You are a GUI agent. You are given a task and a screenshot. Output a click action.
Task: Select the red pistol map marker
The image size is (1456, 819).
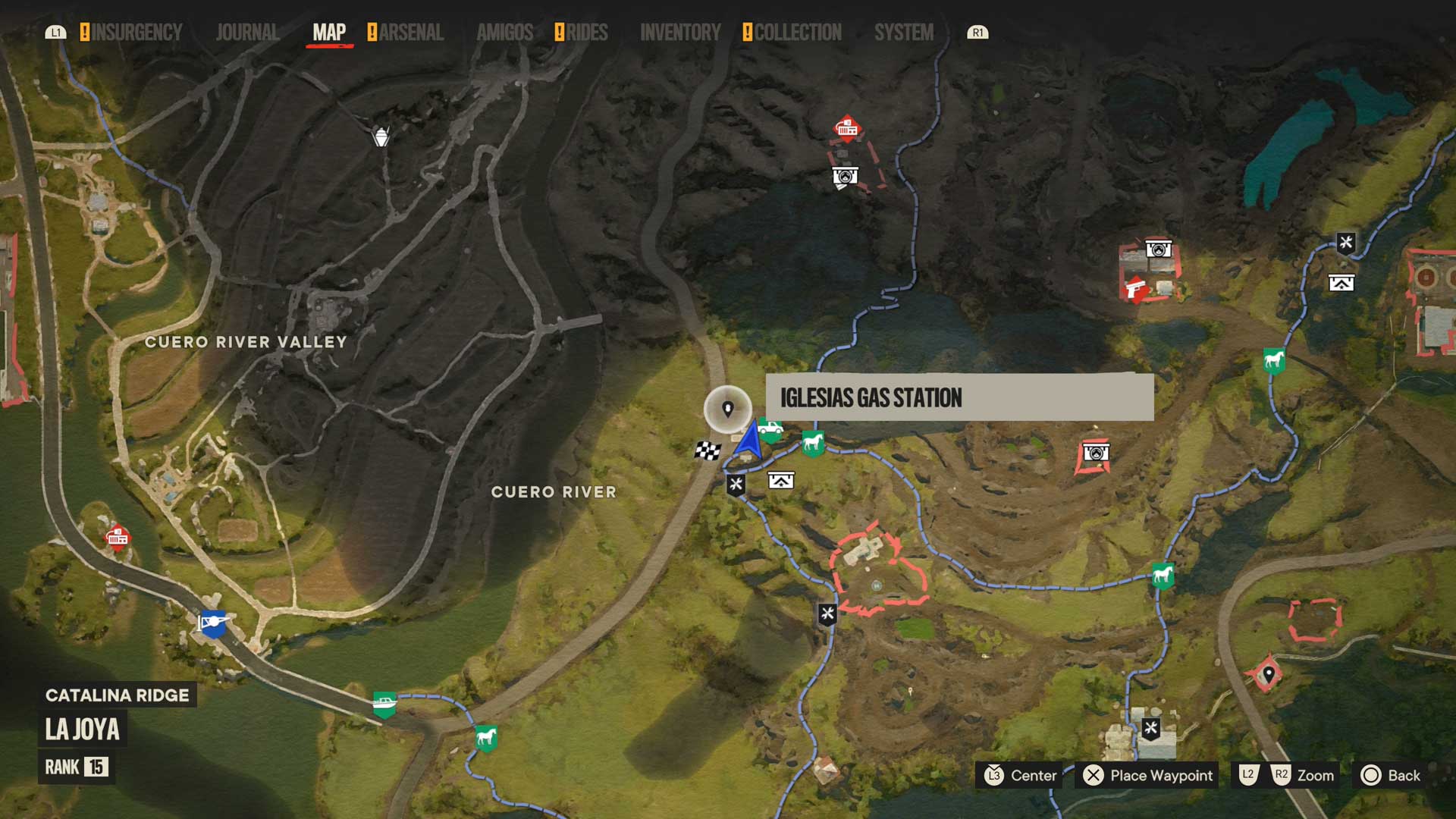click(1134, 290)
